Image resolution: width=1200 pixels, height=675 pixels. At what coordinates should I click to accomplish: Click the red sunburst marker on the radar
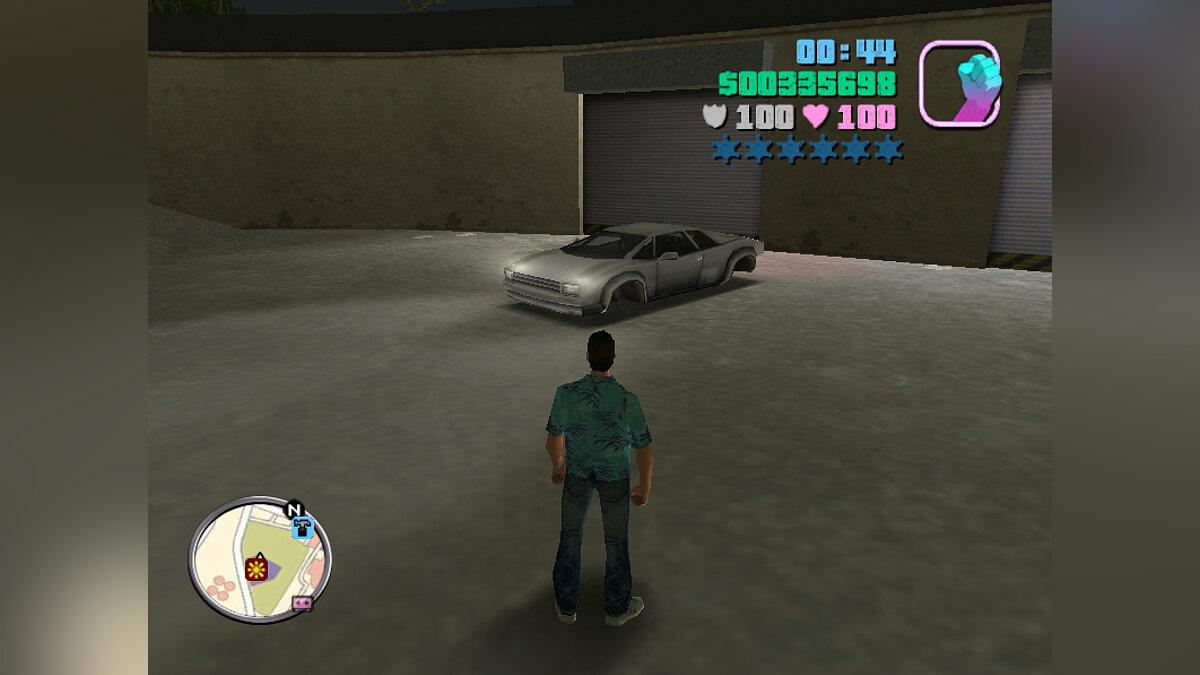257,569
